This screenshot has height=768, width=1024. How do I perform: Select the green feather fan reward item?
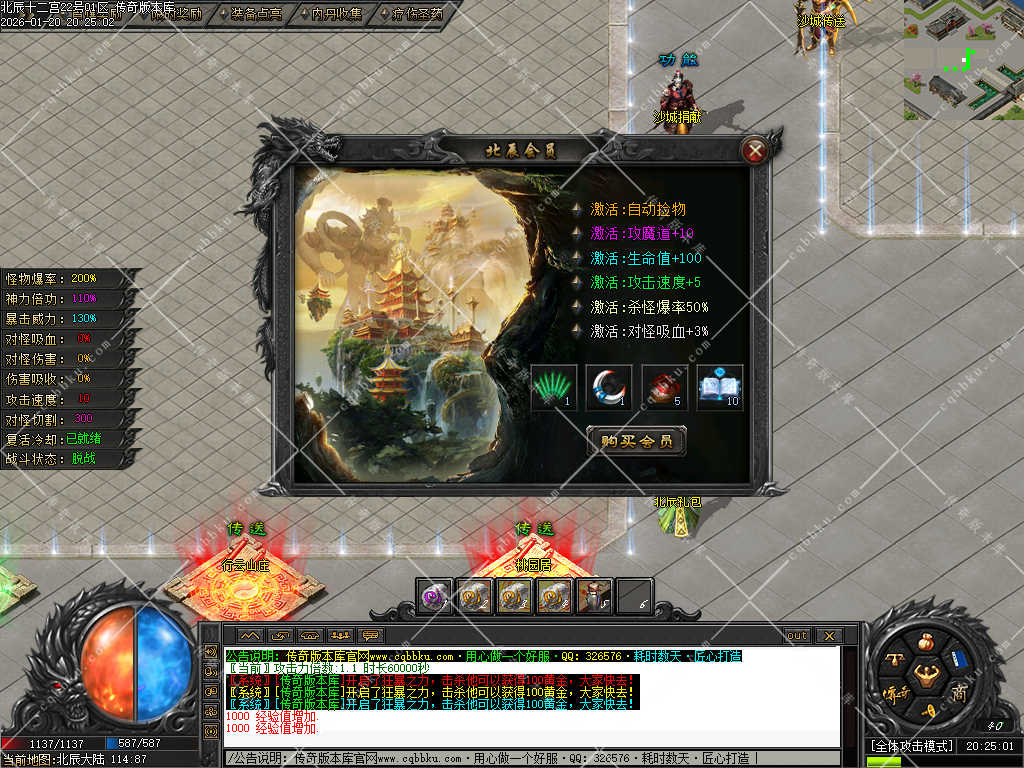[x=554, y=387]
